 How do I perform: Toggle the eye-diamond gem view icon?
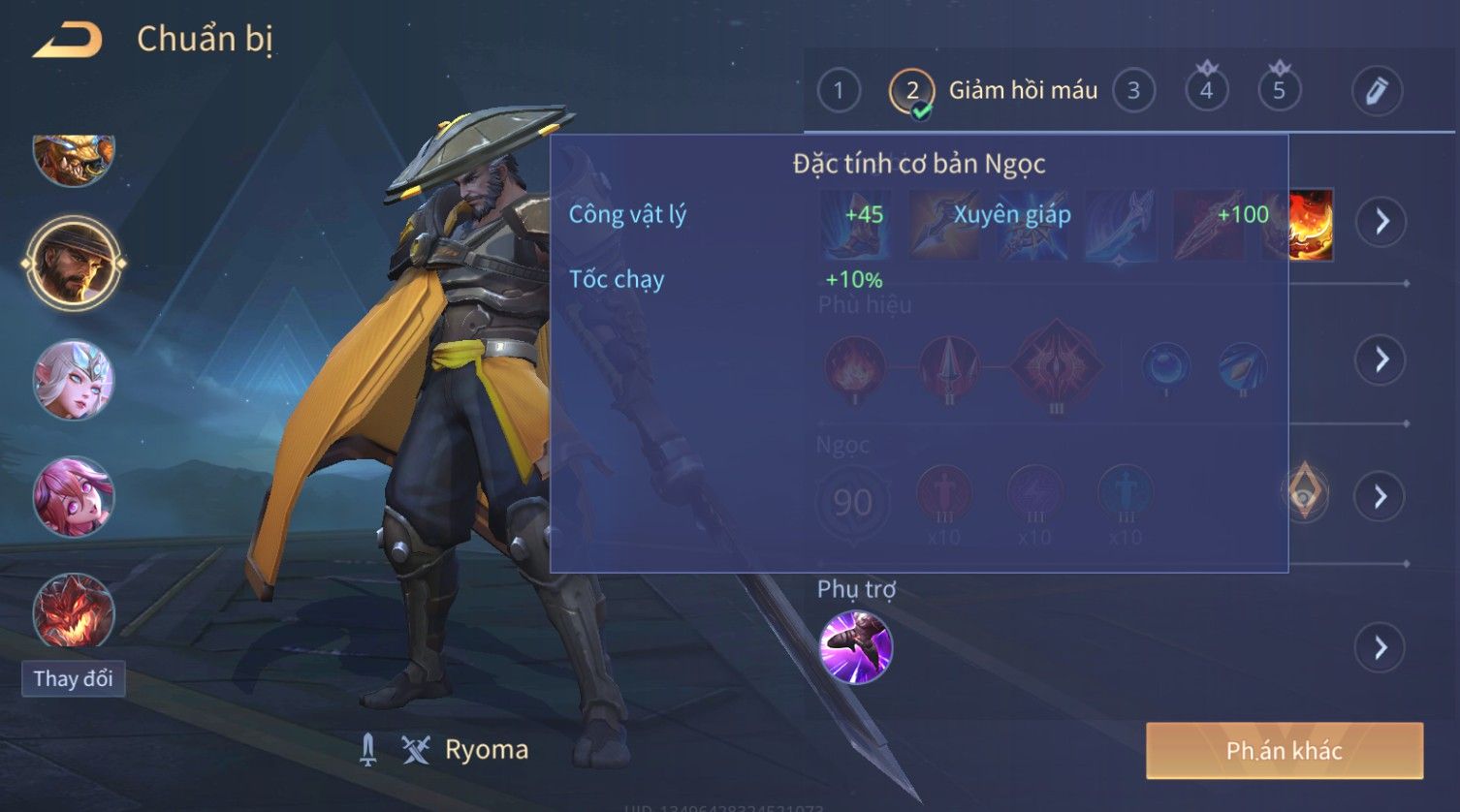(1305, 491)
